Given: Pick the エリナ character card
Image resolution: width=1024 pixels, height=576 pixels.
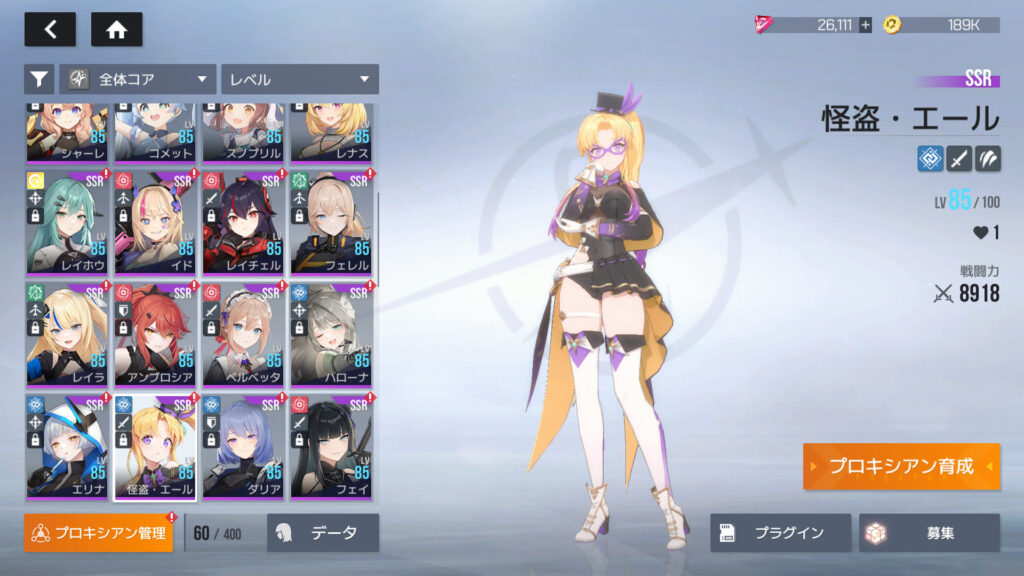Looking at the screenshot, I should 67,446.
